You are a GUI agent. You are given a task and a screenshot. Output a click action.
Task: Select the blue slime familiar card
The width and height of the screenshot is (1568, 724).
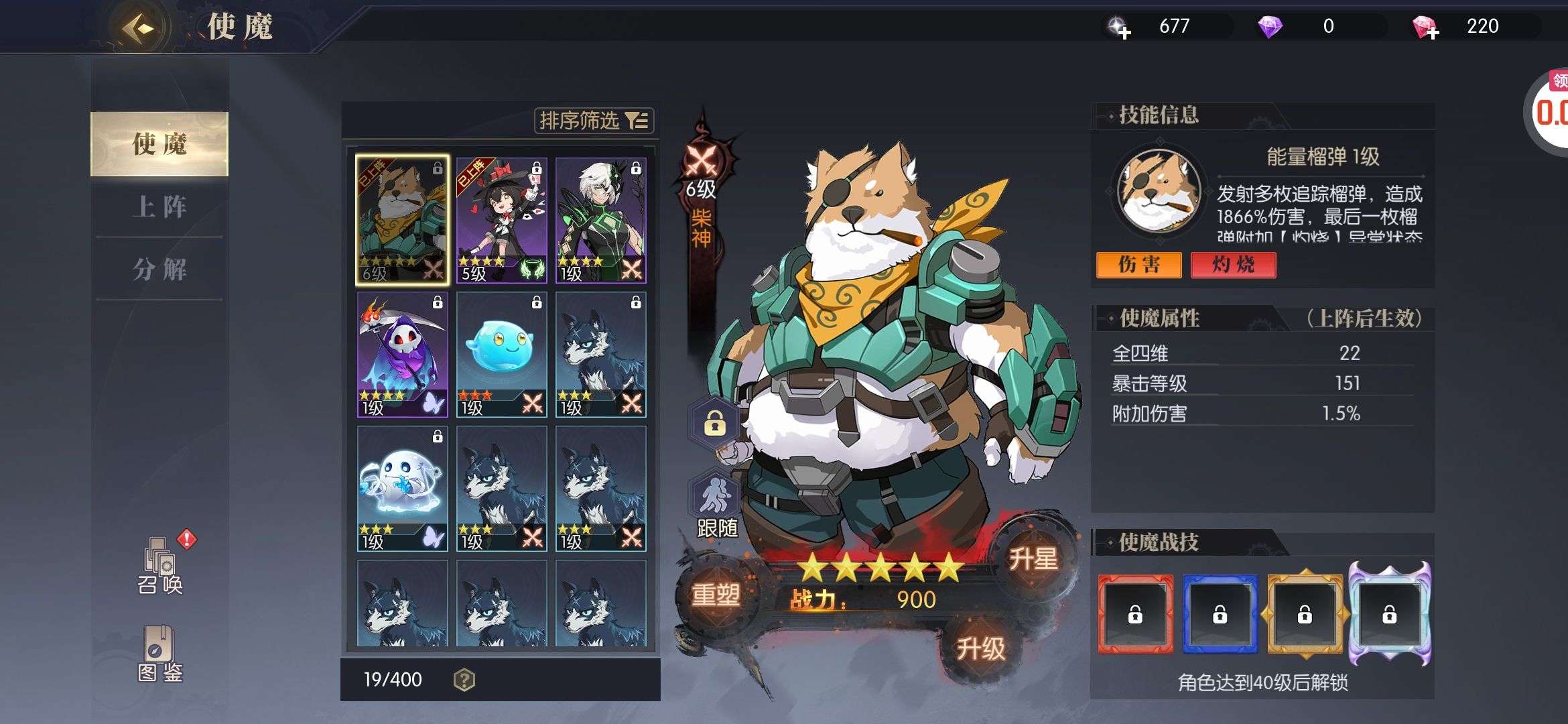[x=501, y=354]
